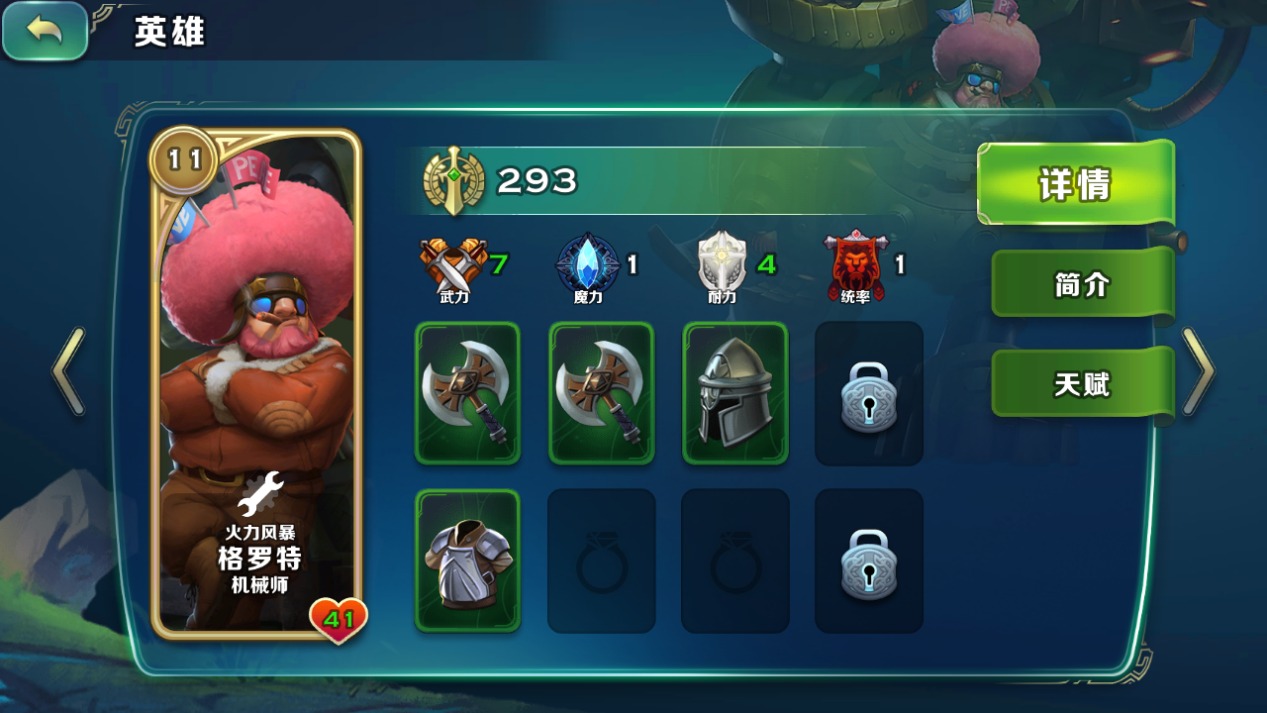Show the next hero with right arrow
1267x713 pixels.
(x=1197, y=371)
